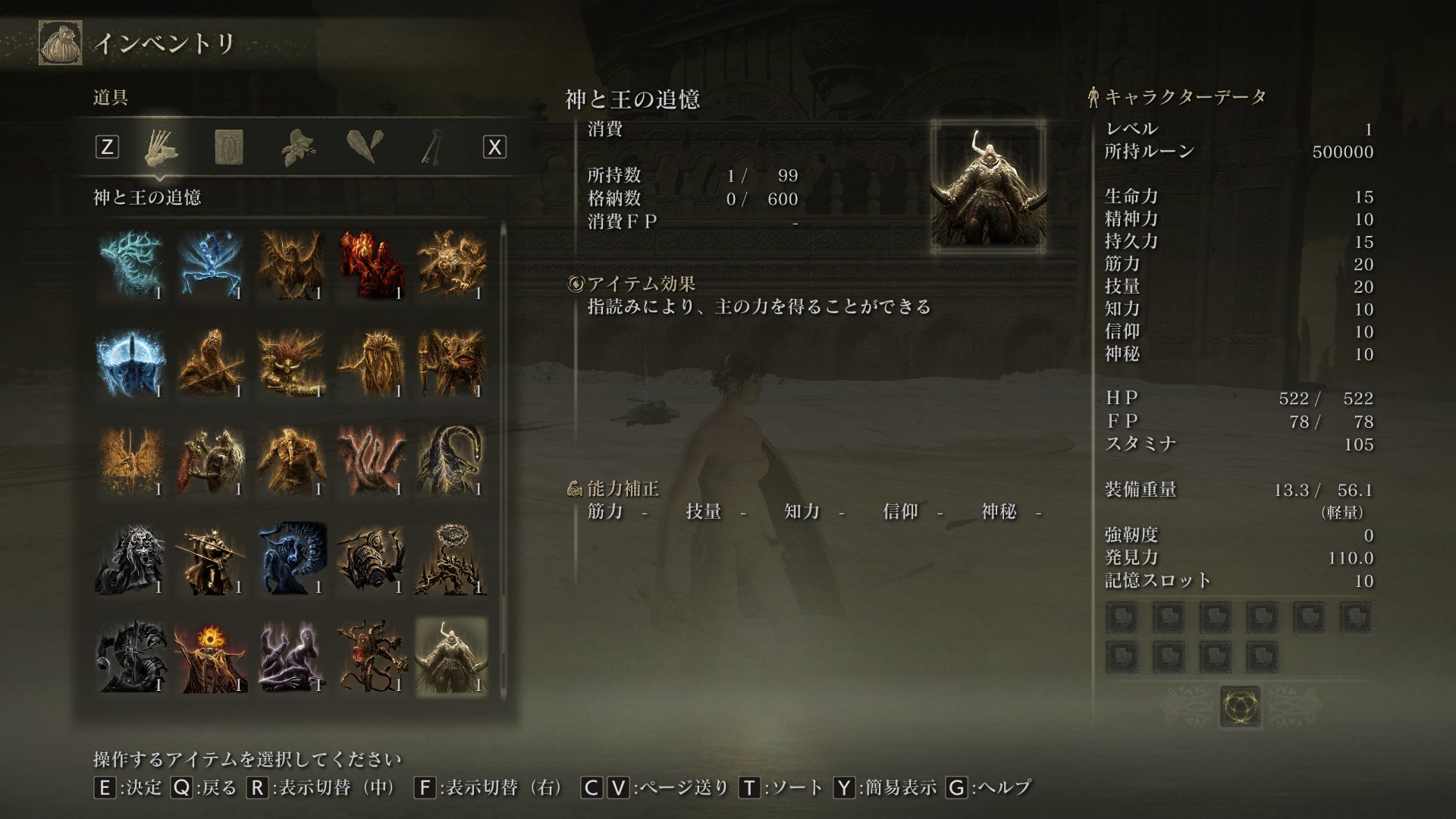Viewport: 1456px width, 819px height.
Task: Select the highlighted God and a Lord remembrance
Action: coord(451,657)
